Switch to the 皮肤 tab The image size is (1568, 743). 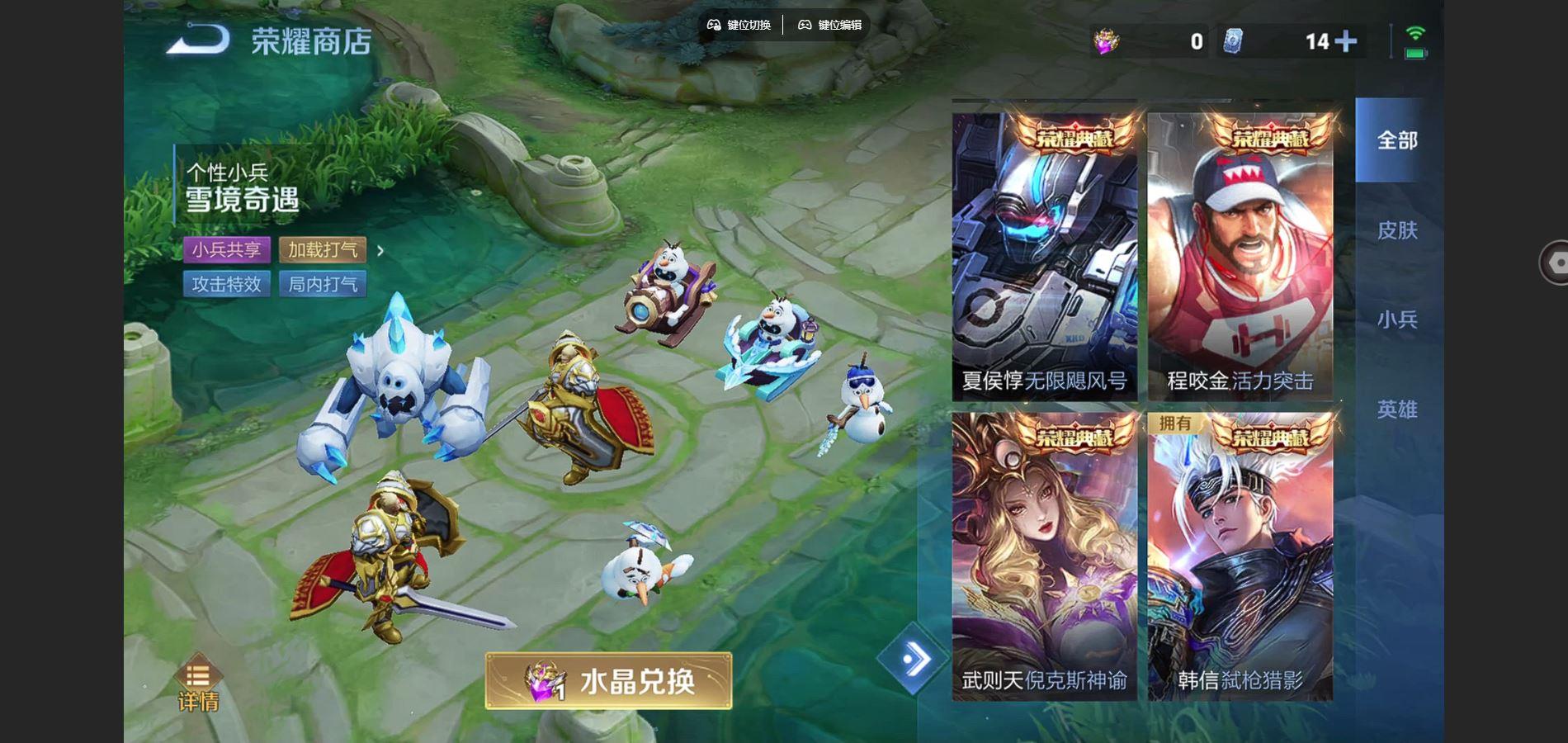1397,231
